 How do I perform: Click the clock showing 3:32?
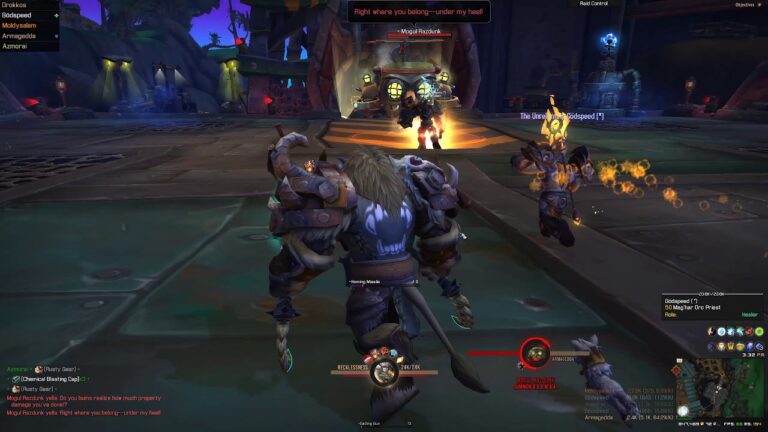pos(750,354)
